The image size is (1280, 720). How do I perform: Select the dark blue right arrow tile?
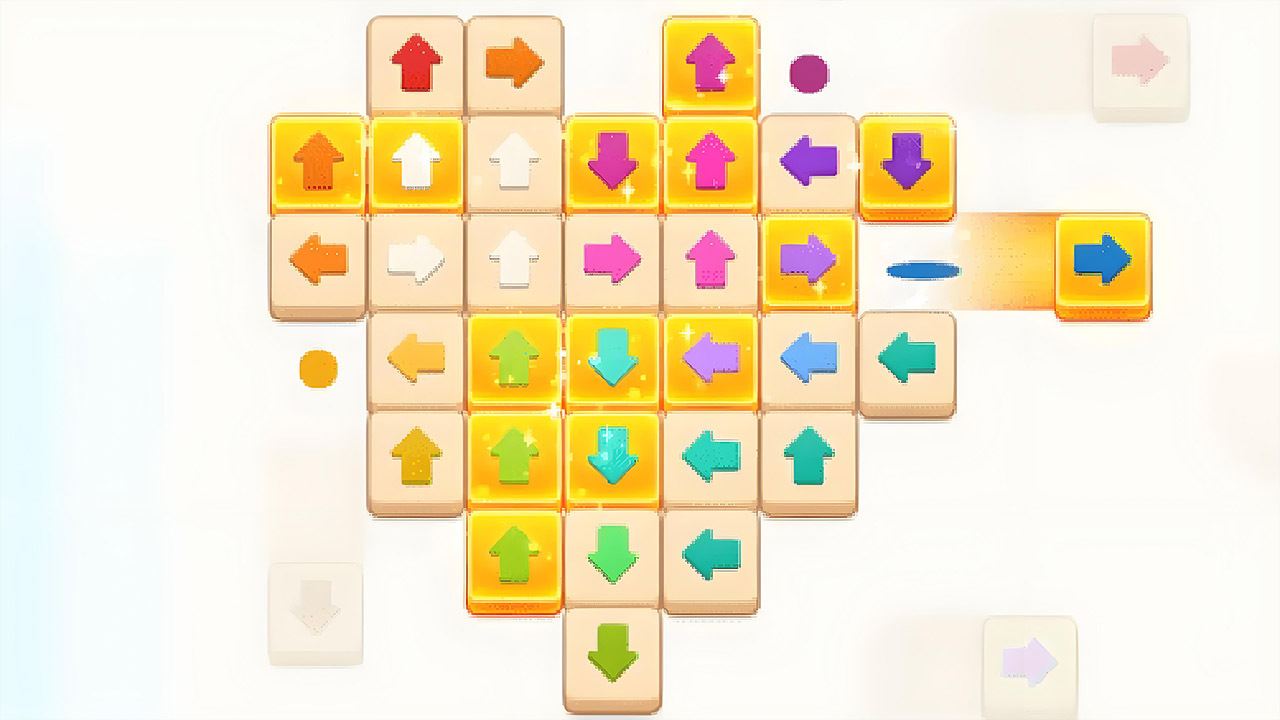click(1102, 261)
